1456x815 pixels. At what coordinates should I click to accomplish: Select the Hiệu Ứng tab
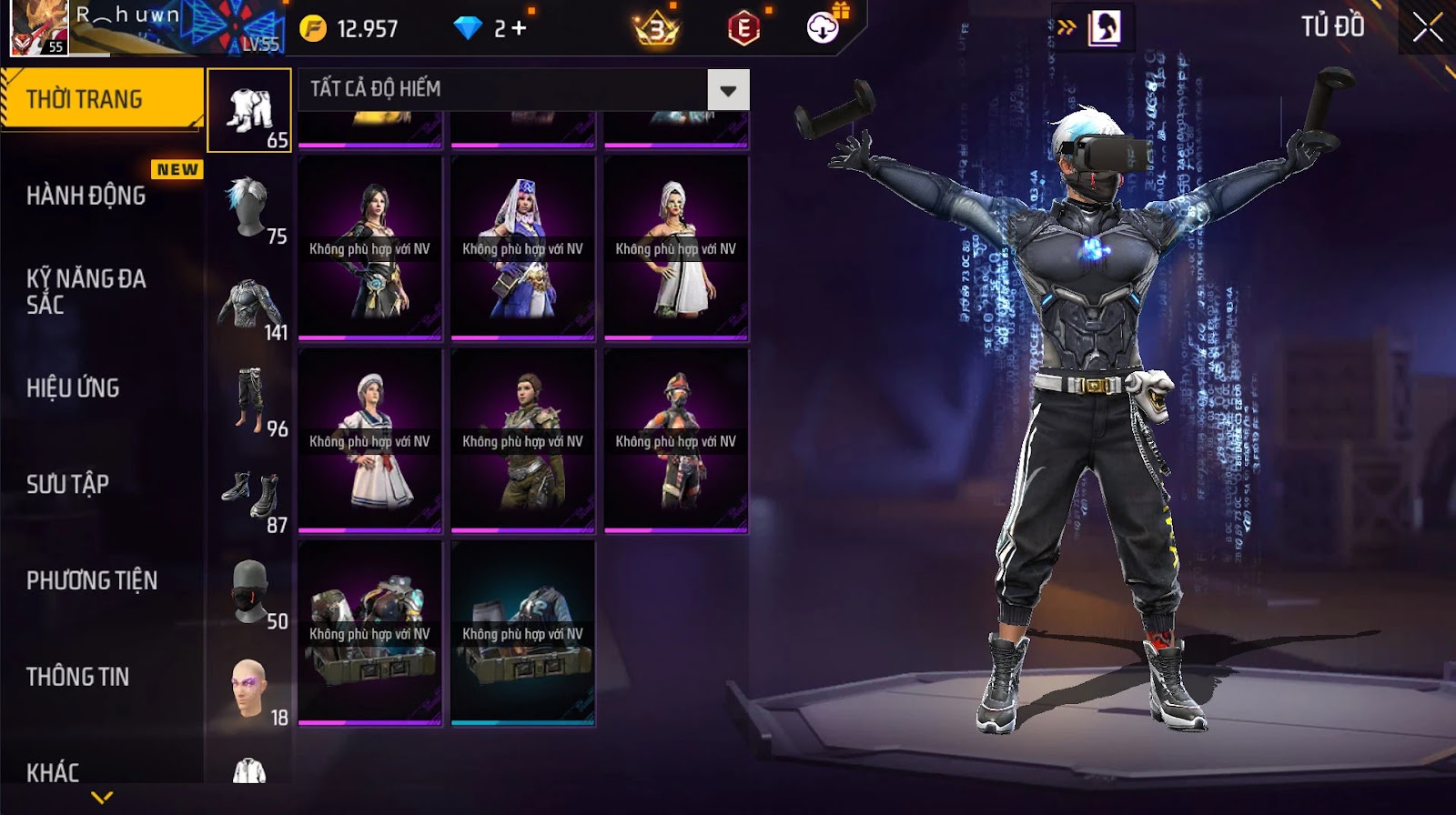click(73, 387)
